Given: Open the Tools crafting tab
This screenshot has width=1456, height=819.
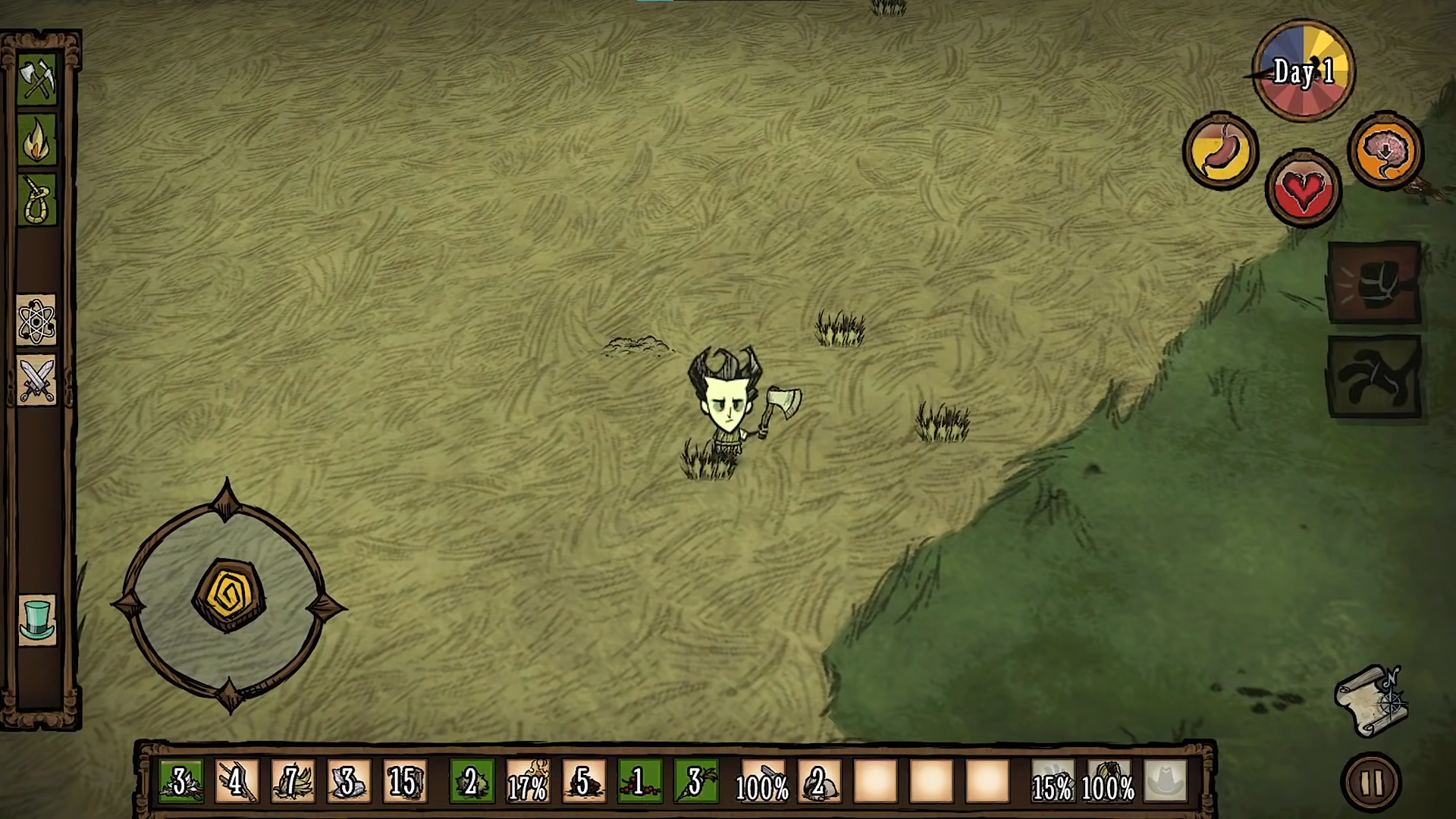Looking at the screenshot, I should 37,79.
